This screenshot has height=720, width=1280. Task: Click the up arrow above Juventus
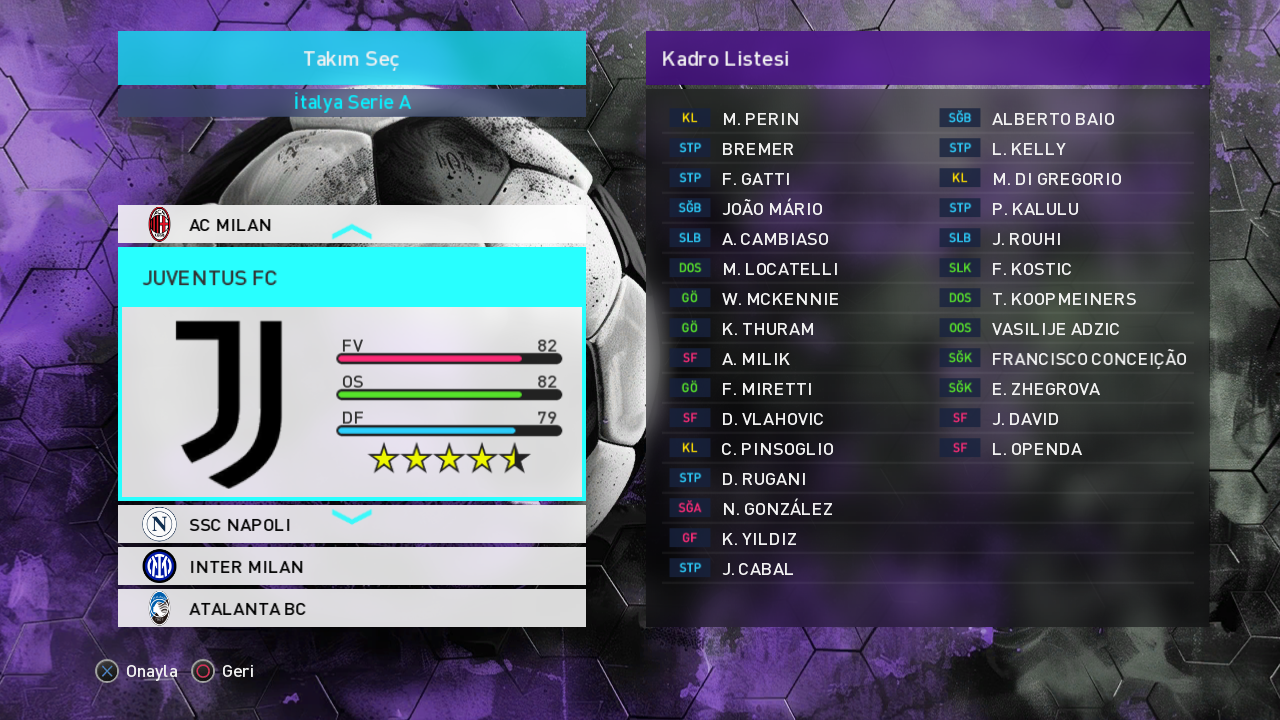pyautogui.click(x=352, y=233)
